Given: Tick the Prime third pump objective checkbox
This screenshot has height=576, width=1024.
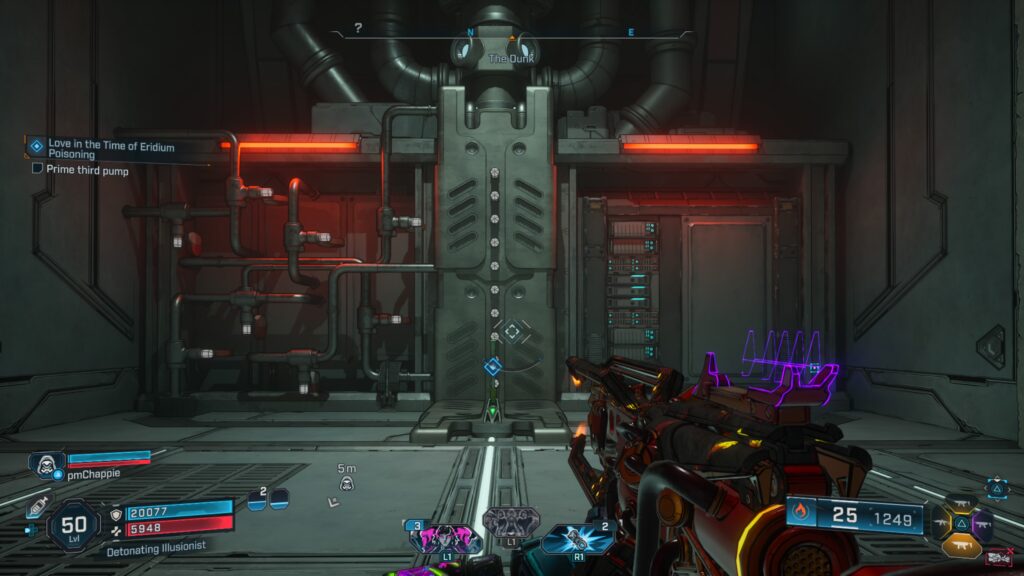Looking at the screenshot, I should [x=37, y=169].
